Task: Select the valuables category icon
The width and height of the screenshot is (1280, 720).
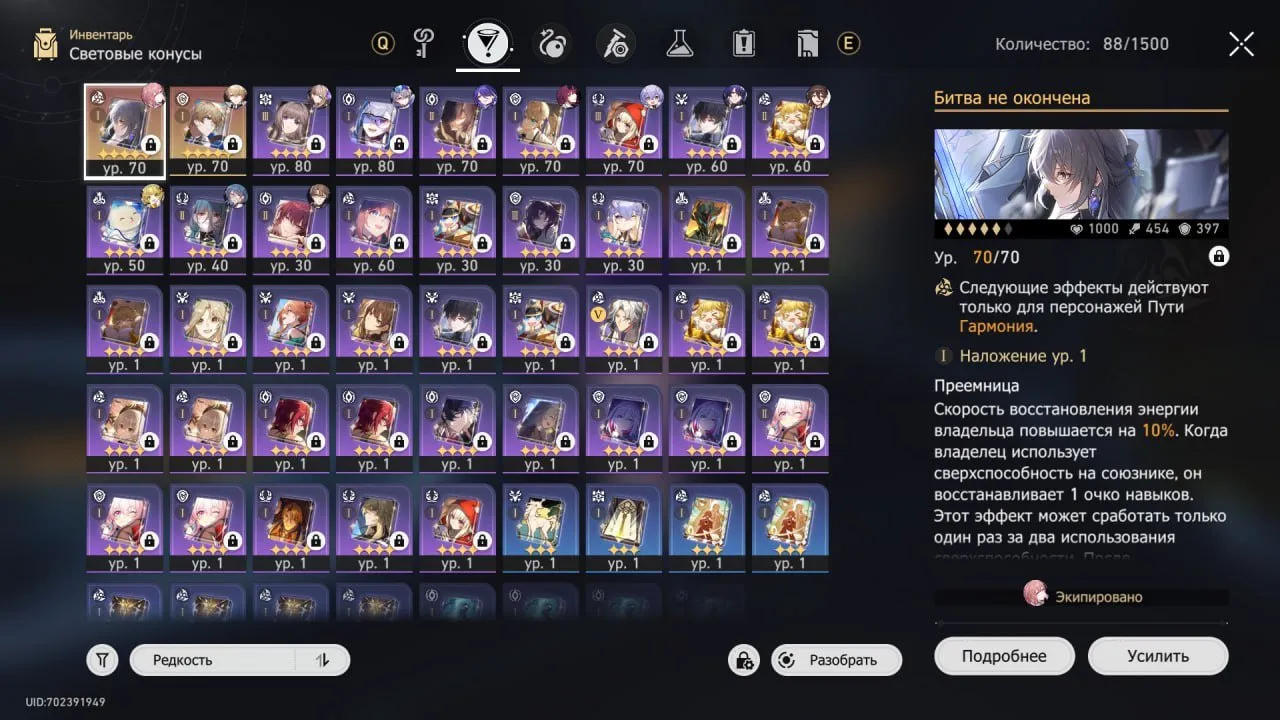Action: (807, 43)
